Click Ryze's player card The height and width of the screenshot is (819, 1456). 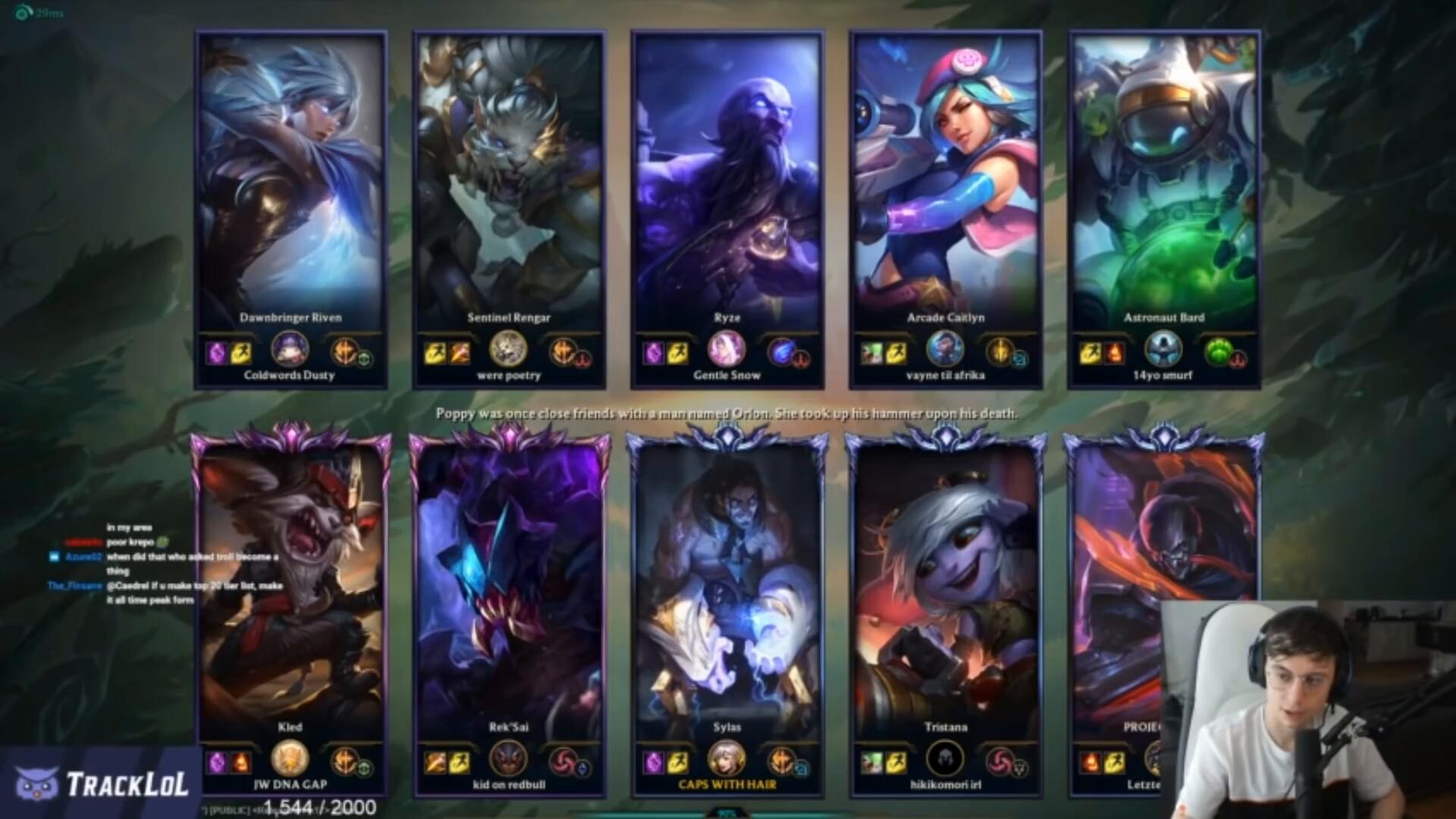[x=727, y=182]
